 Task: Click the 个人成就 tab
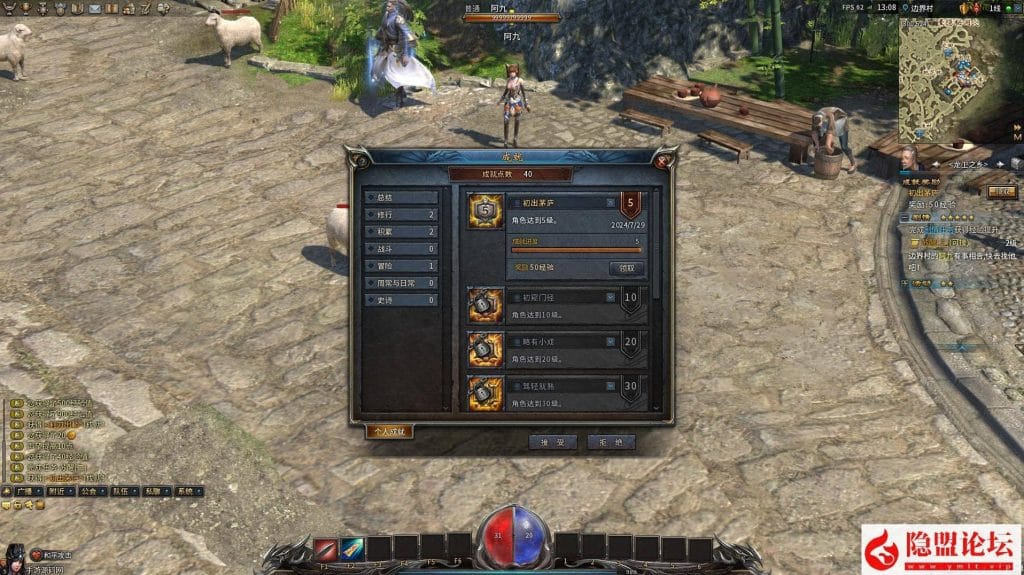tap(389, 431)
